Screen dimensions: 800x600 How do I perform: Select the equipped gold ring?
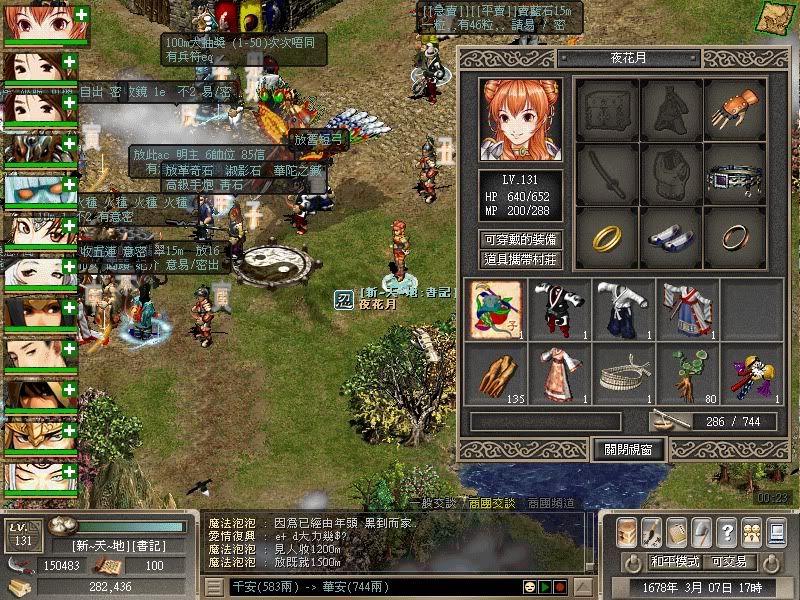click(x=607, y=238)
